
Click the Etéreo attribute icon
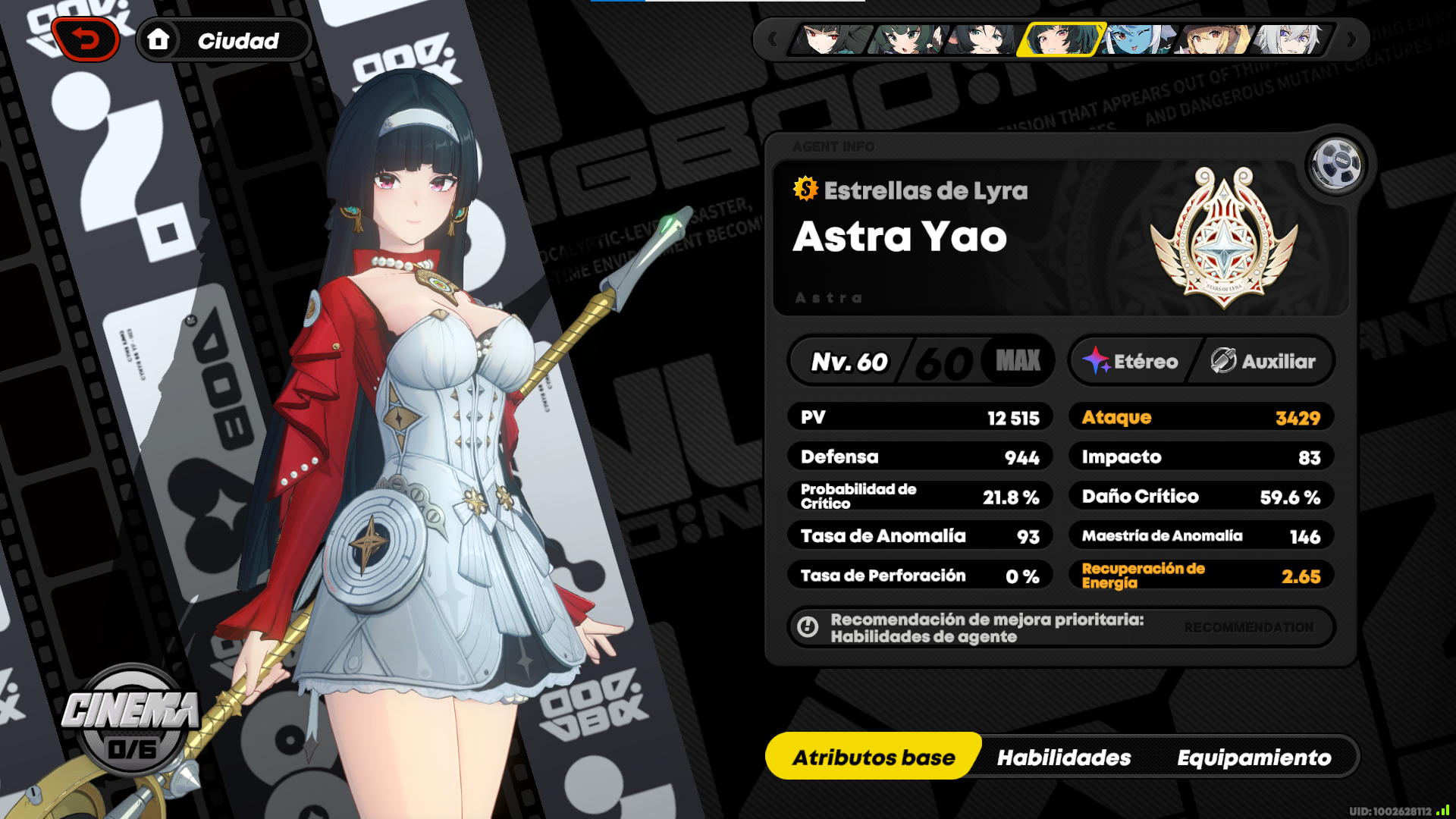[x=1097, y=361]
